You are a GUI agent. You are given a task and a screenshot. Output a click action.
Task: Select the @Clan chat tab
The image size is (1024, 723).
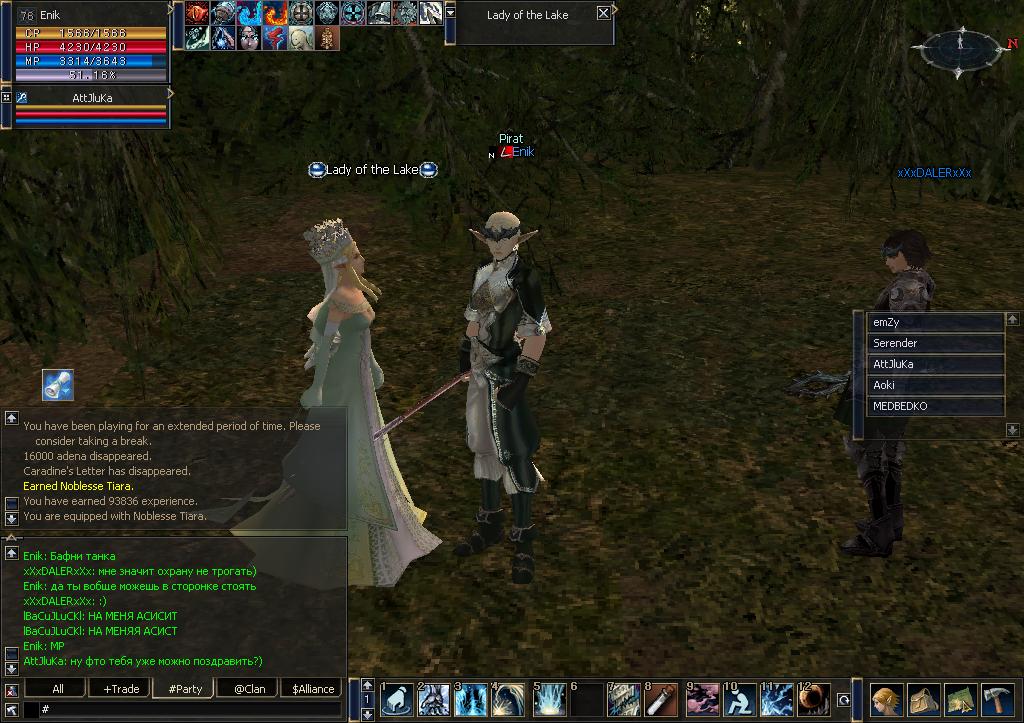(x=249, y=688)
